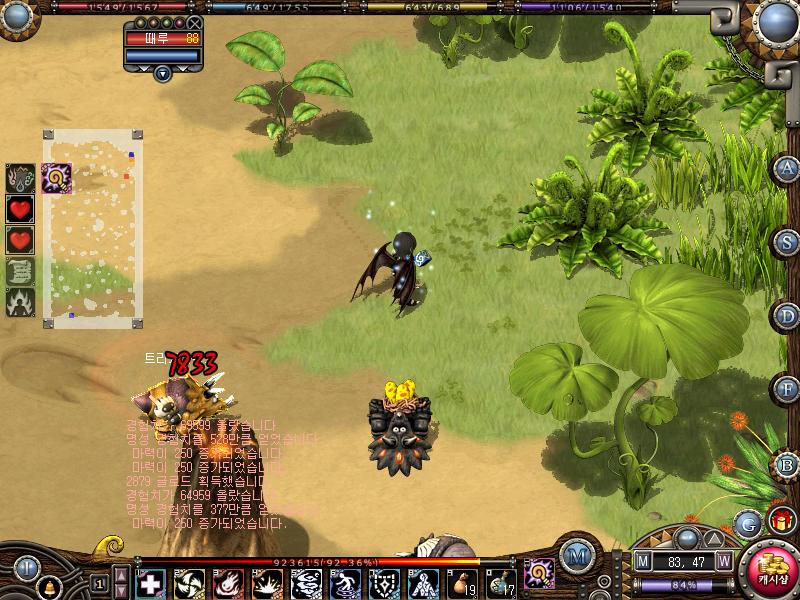Click the flaming silhouette icon in left column
The width and height of the screenshot is (800, 600).
[20, 302]
